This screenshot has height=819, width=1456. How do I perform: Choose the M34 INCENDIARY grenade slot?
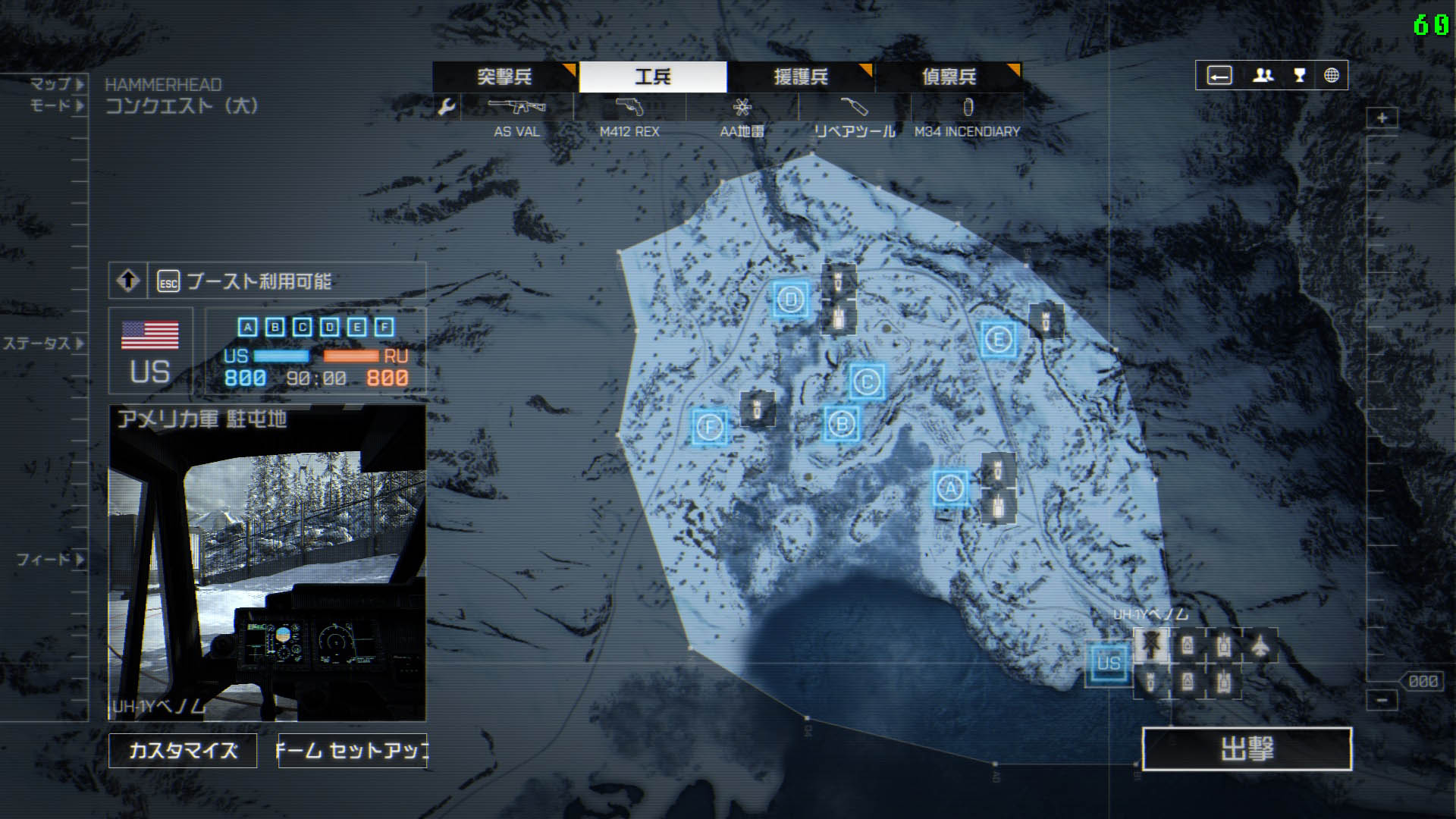coord(967,108)
